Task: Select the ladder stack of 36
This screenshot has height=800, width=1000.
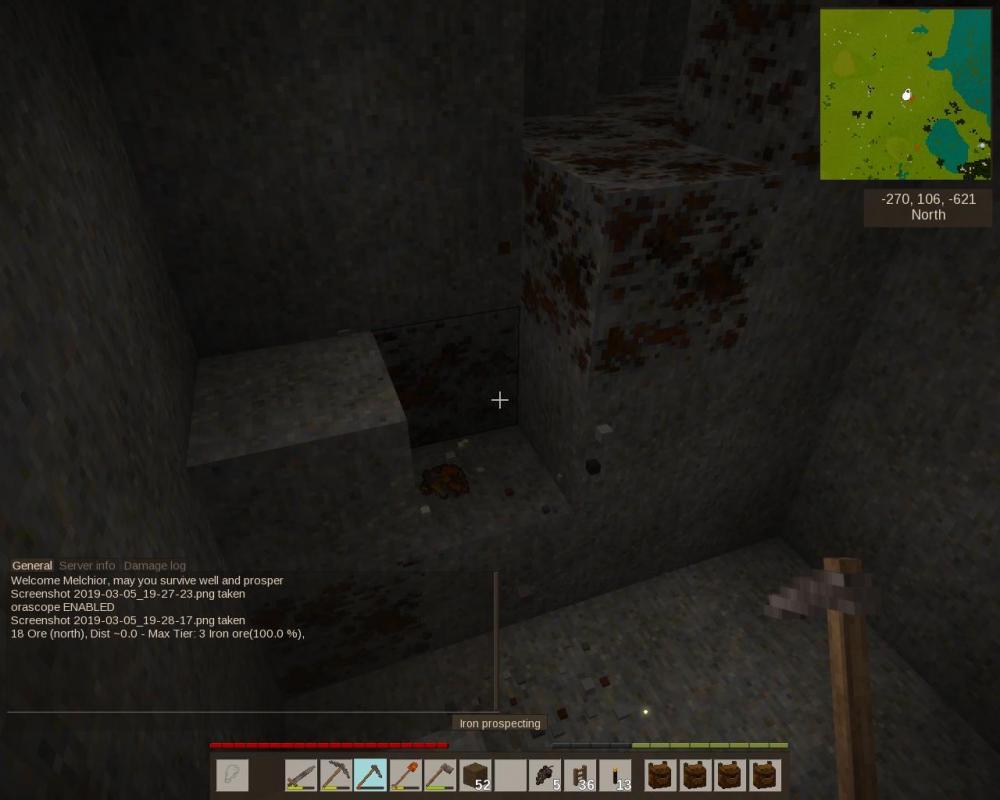Action: (580, 776)
